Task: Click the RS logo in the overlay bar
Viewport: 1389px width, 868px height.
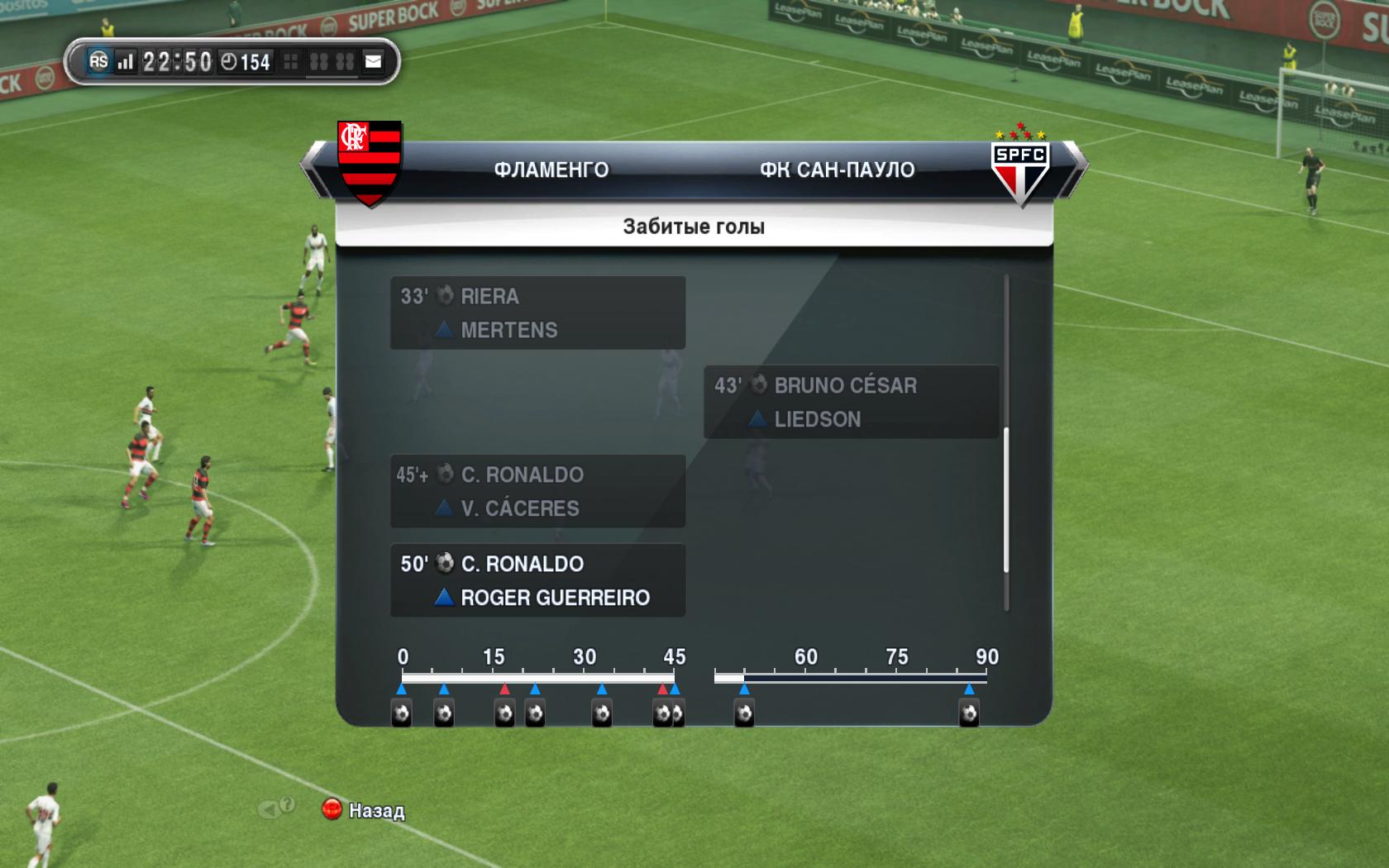Action: coord(98,61)
